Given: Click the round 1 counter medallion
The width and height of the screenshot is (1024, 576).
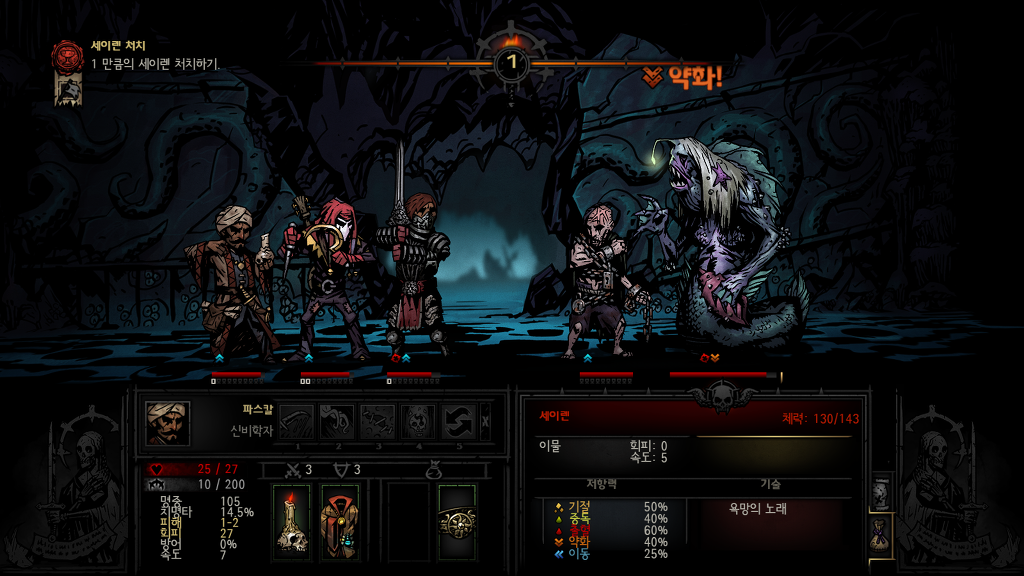Looking at the screenshot, I should point(512,64).
